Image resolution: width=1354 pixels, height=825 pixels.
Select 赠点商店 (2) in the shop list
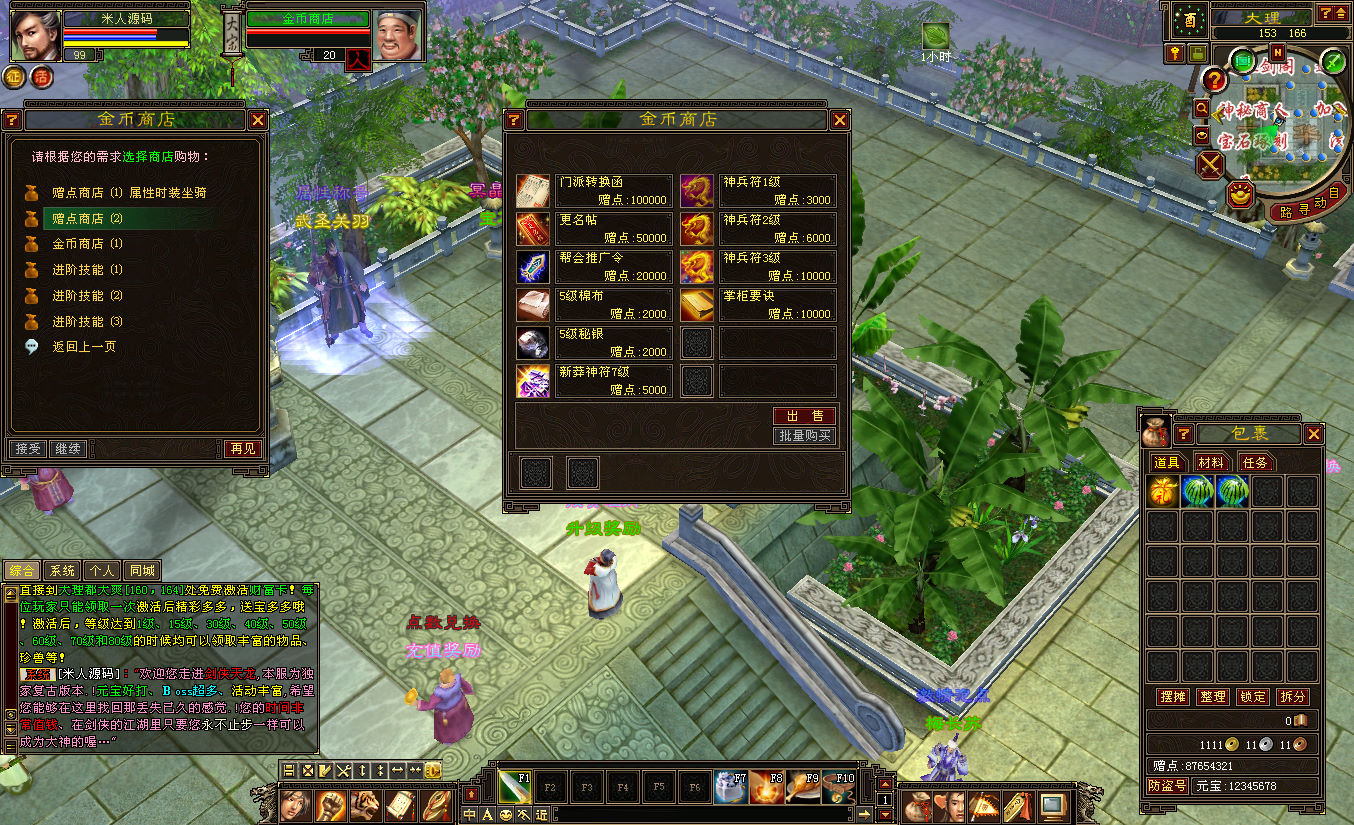click(x=87, y=218)
